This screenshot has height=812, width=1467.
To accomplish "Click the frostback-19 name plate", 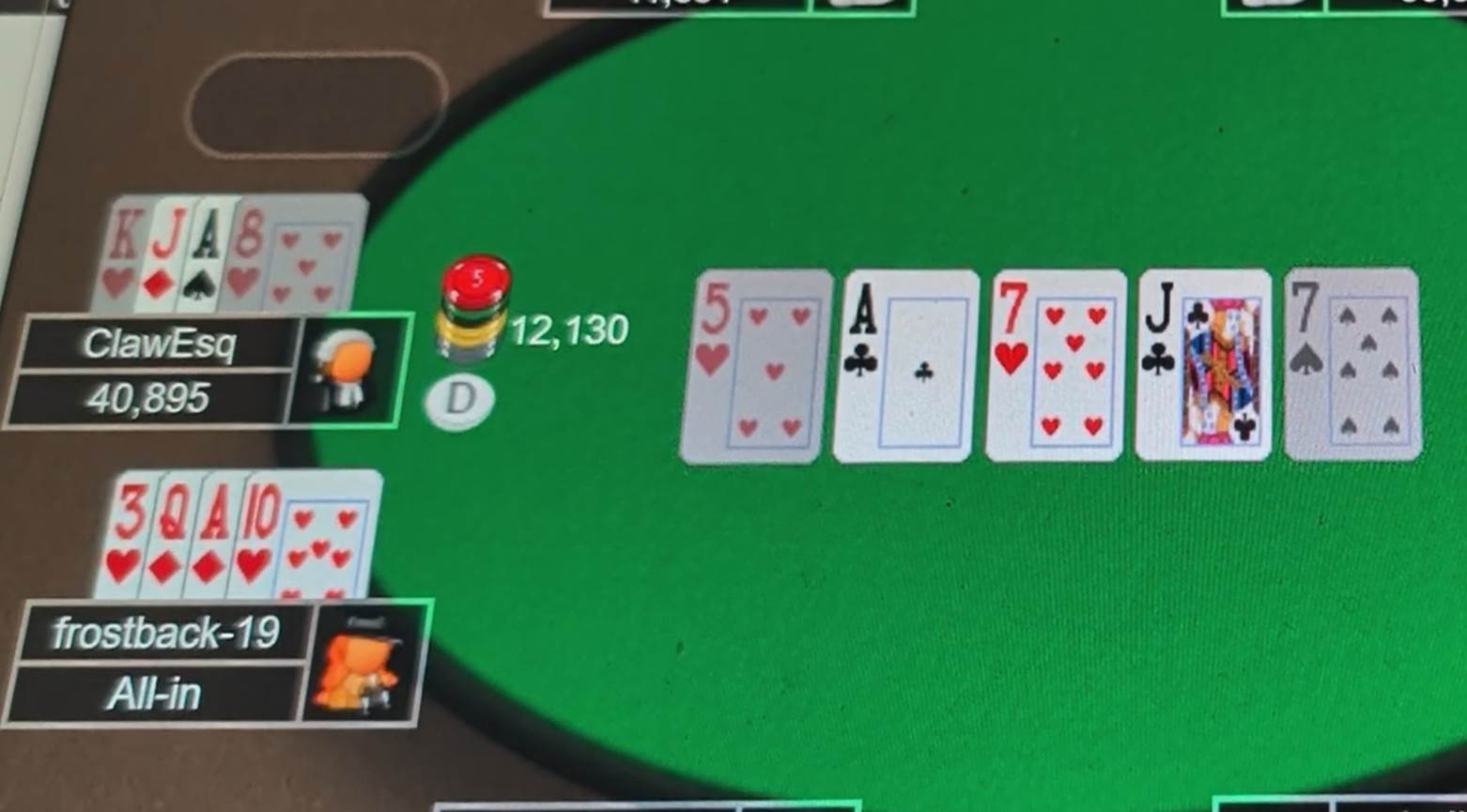I will (165, 633).
